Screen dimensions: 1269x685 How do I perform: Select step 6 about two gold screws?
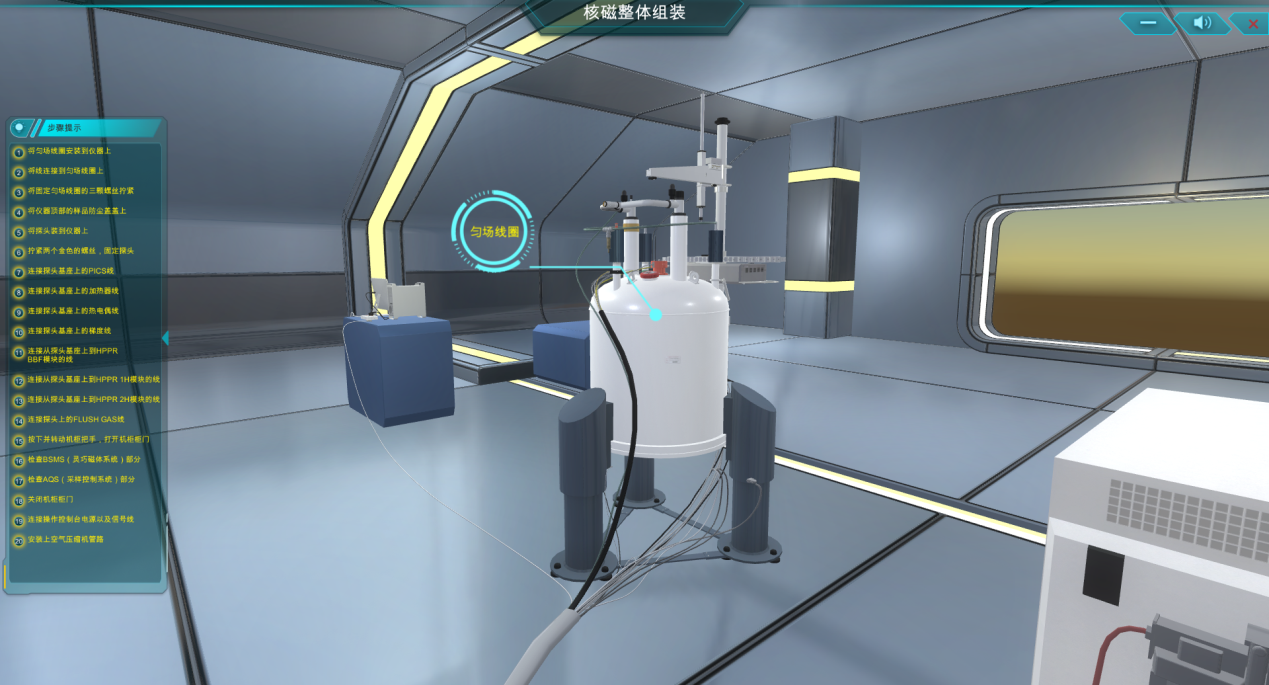pyautogui.click(x=80, y=251)
